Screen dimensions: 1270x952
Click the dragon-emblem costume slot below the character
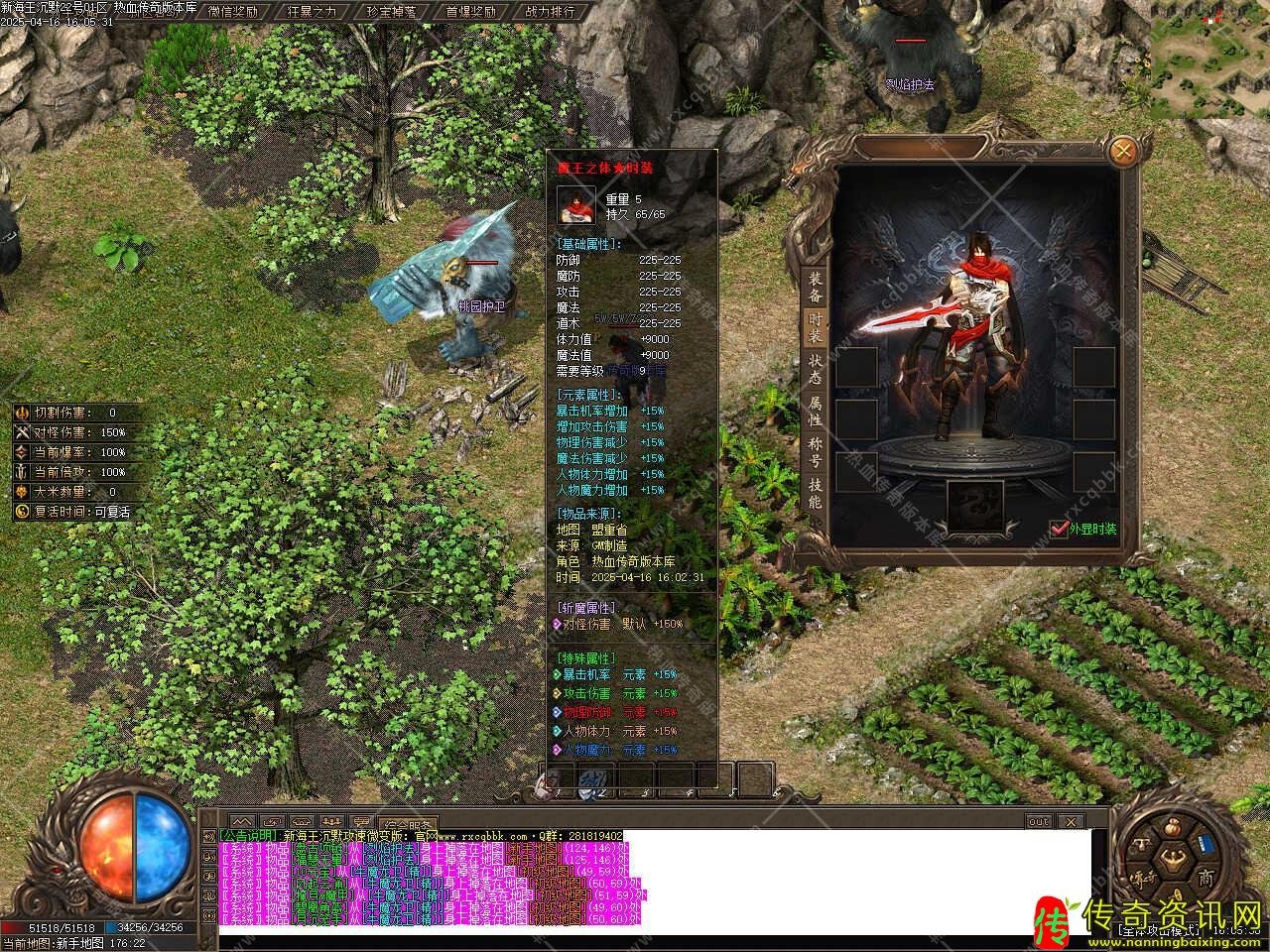click(x=973, y=507)
